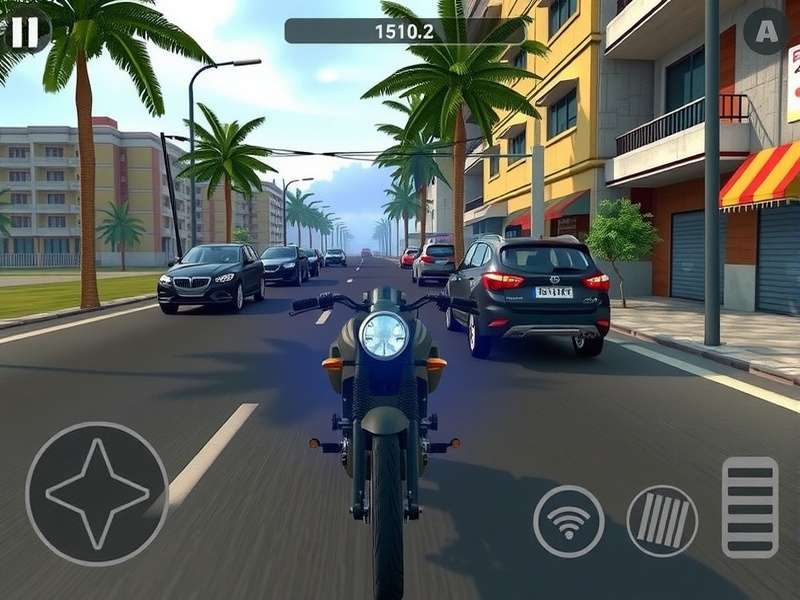Tap the round A button
The width and height of the screenshot is (800, 600).
coord(766,31)
